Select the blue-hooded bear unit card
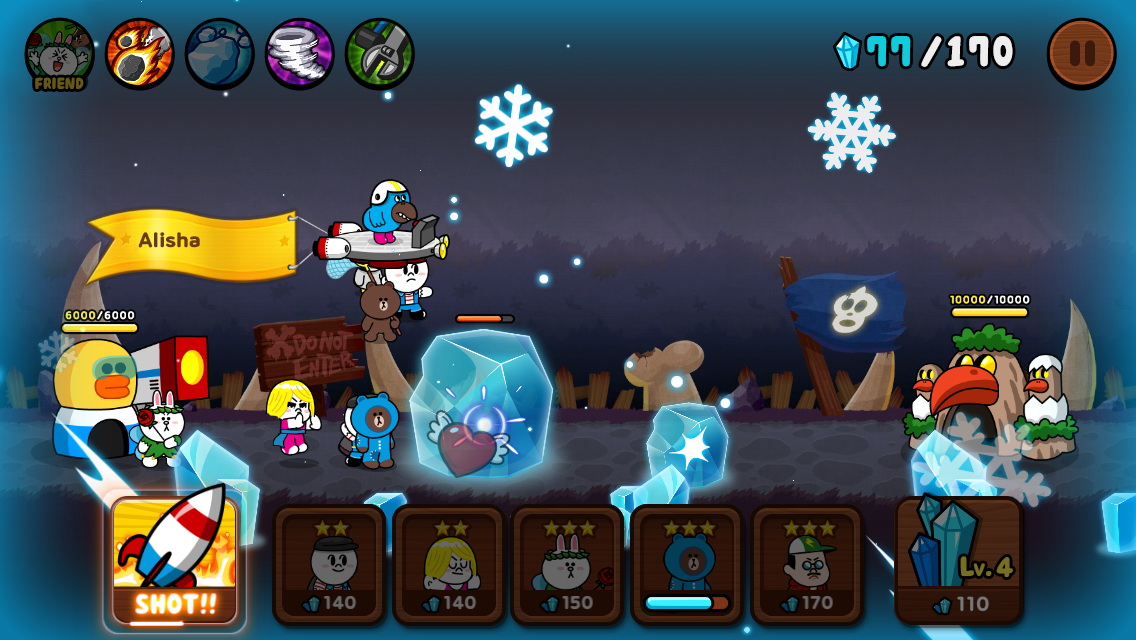Viewport: 1136px width, 640px height. coord(687,565)
